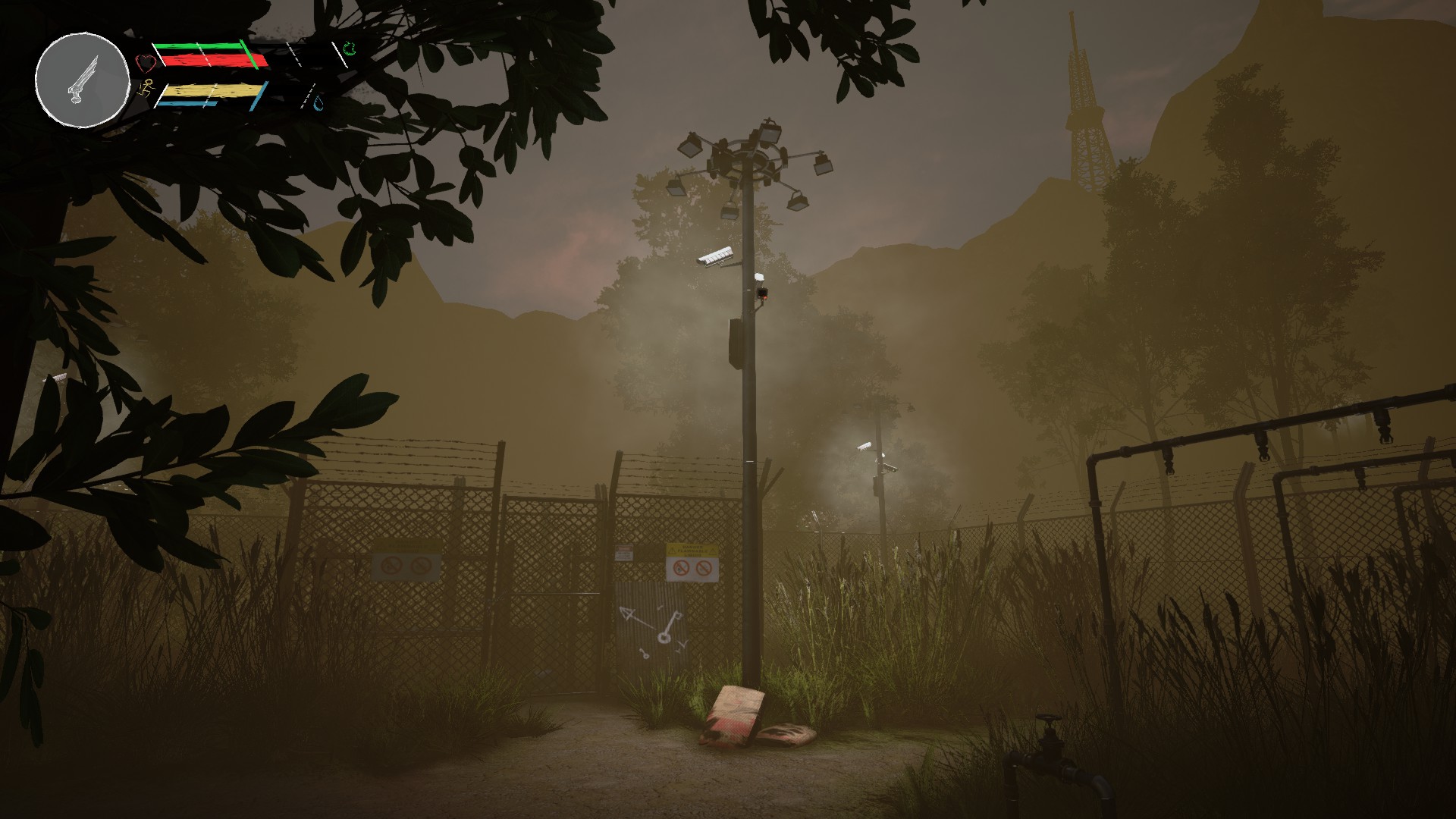
Task: Click the Danger Flammable Liquid sign
Action: coord(692,551)
